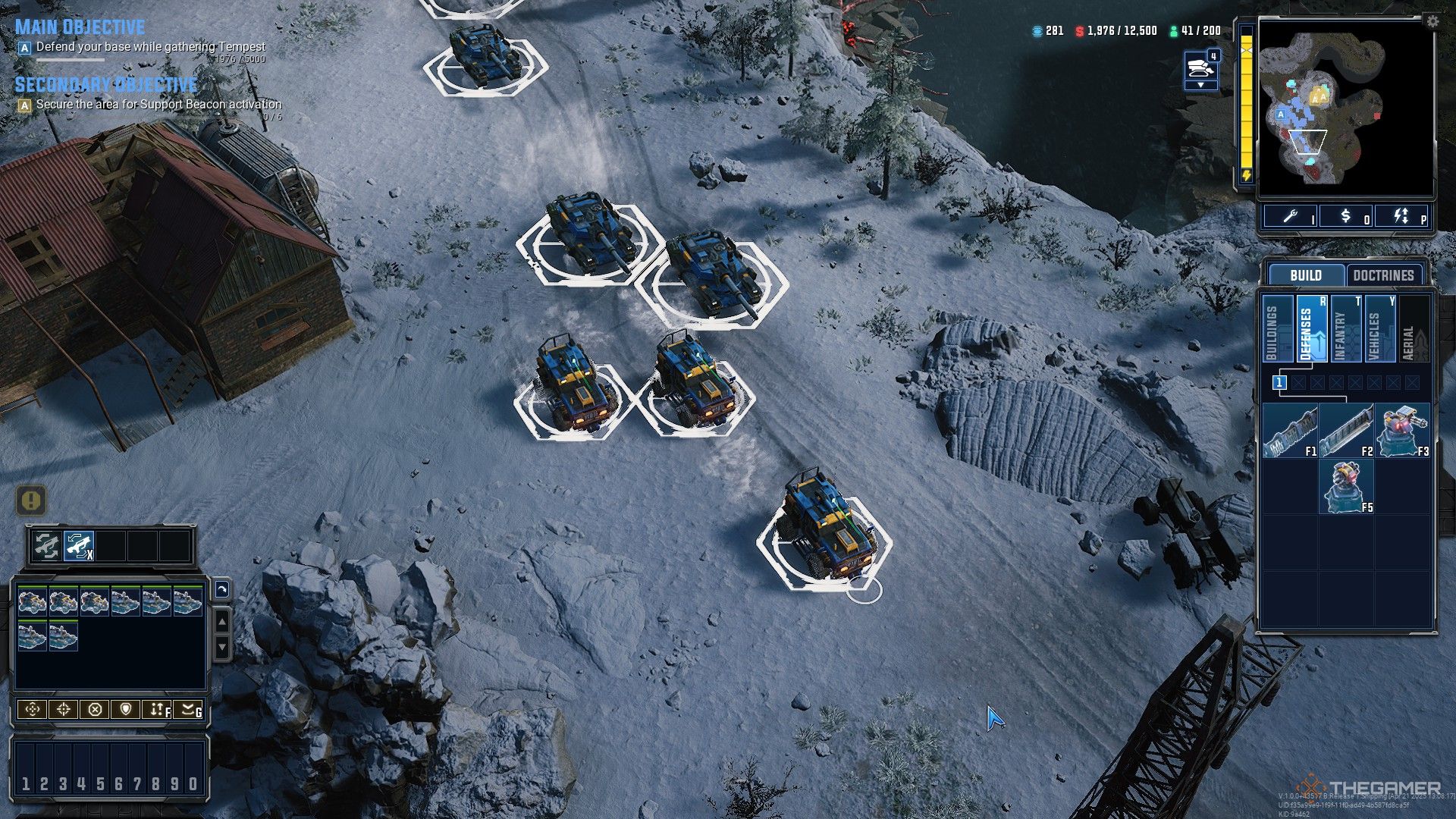Activate the wrench repair button
Screen dimensions: 1456x819
tap(1291, 217)
